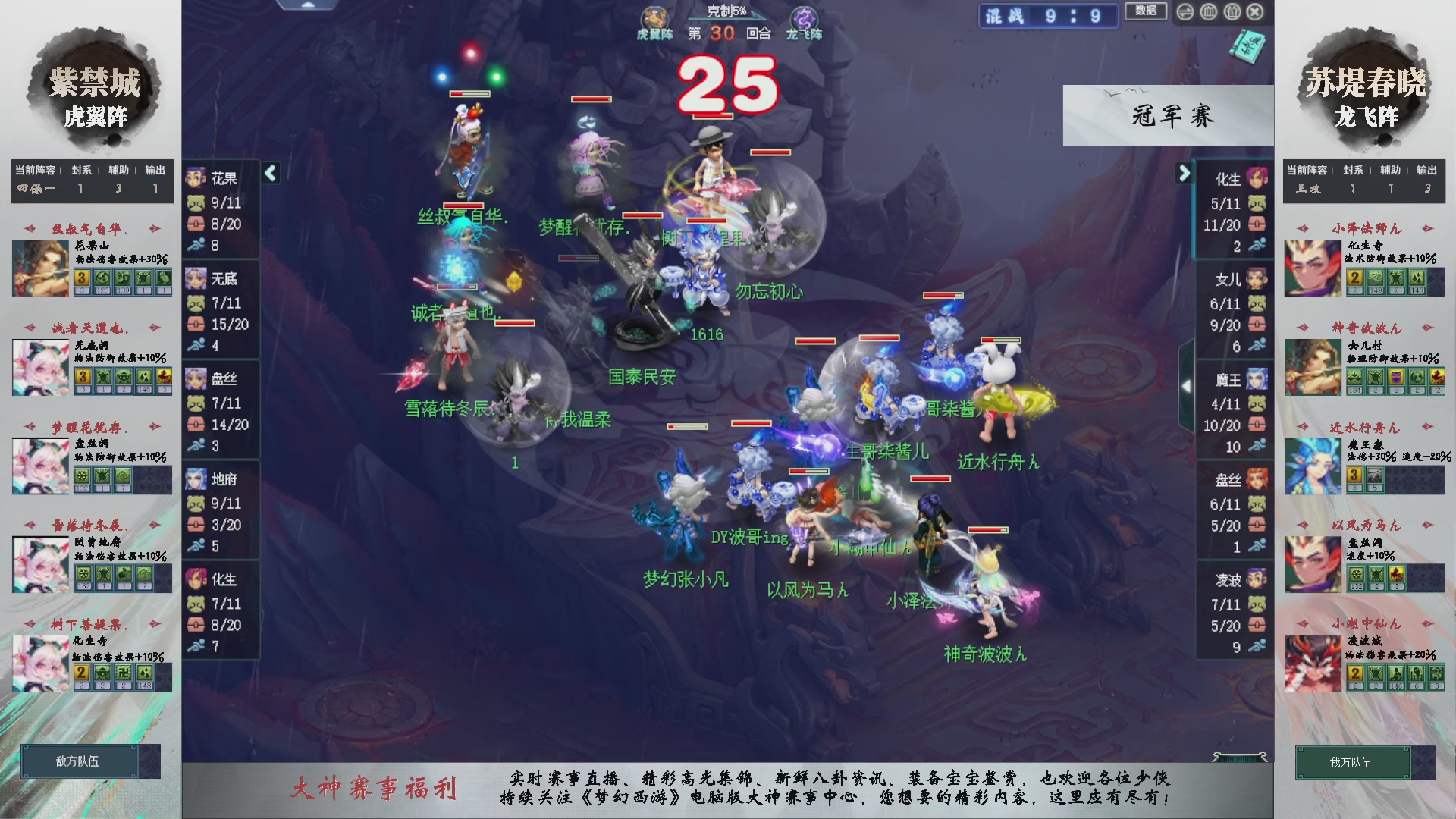
Task: Click the speed icon under 无底 entry
Action: pyautogui.click(x=197, y=346)
